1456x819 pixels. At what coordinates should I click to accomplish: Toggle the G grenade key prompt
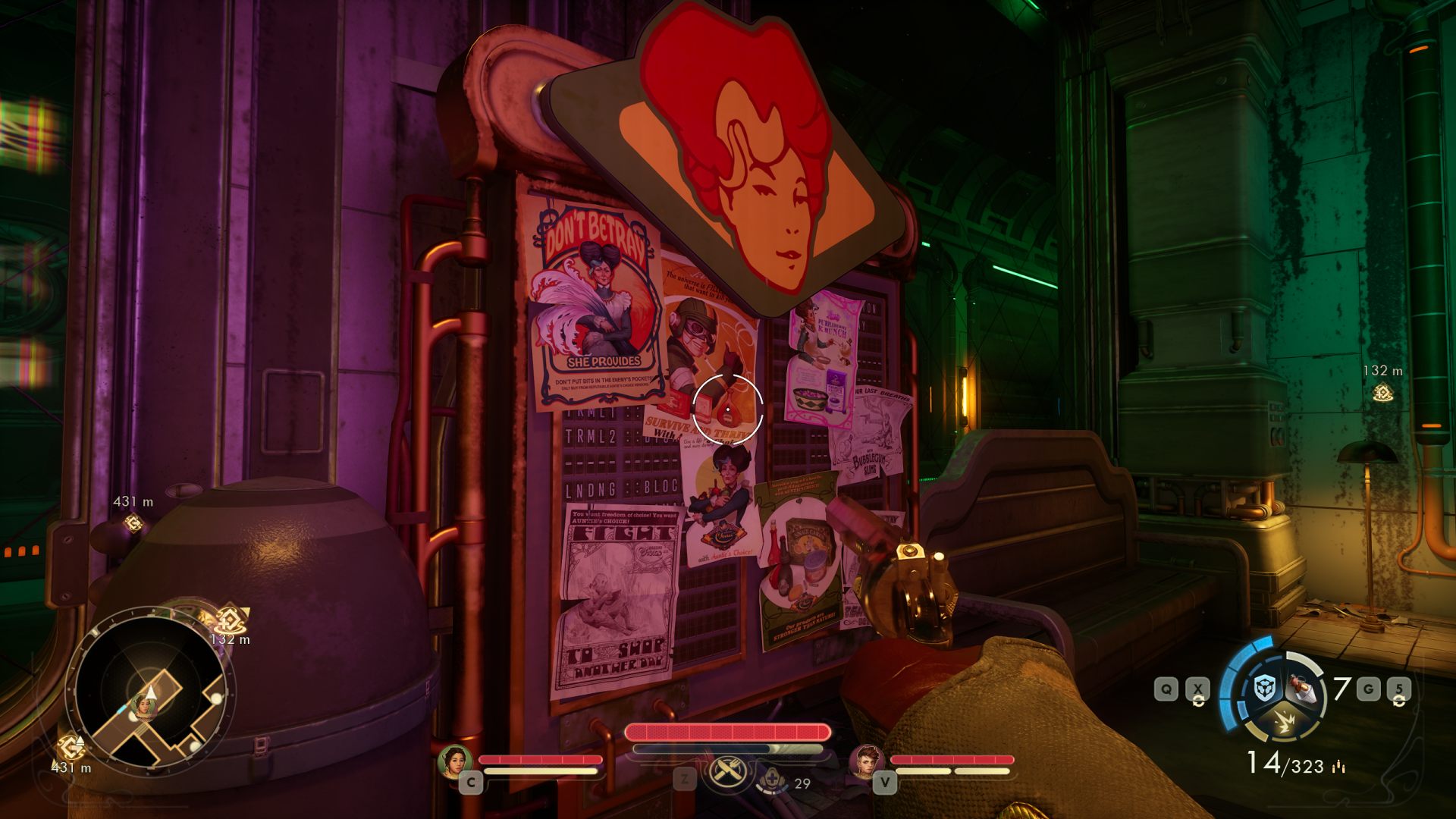(1369, 688)
